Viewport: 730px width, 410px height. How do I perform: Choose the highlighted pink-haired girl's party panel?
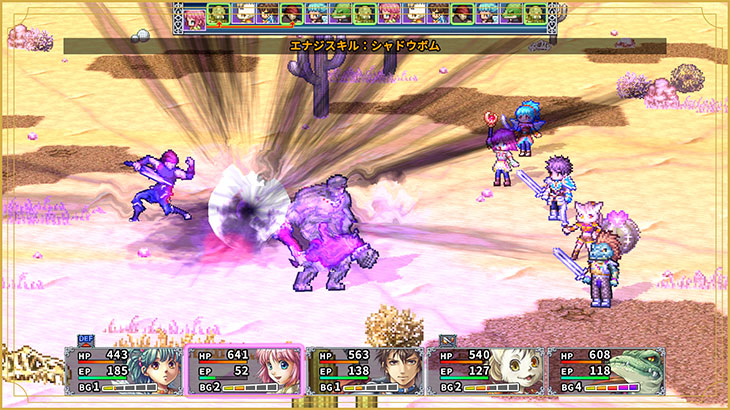click(245, 369)
